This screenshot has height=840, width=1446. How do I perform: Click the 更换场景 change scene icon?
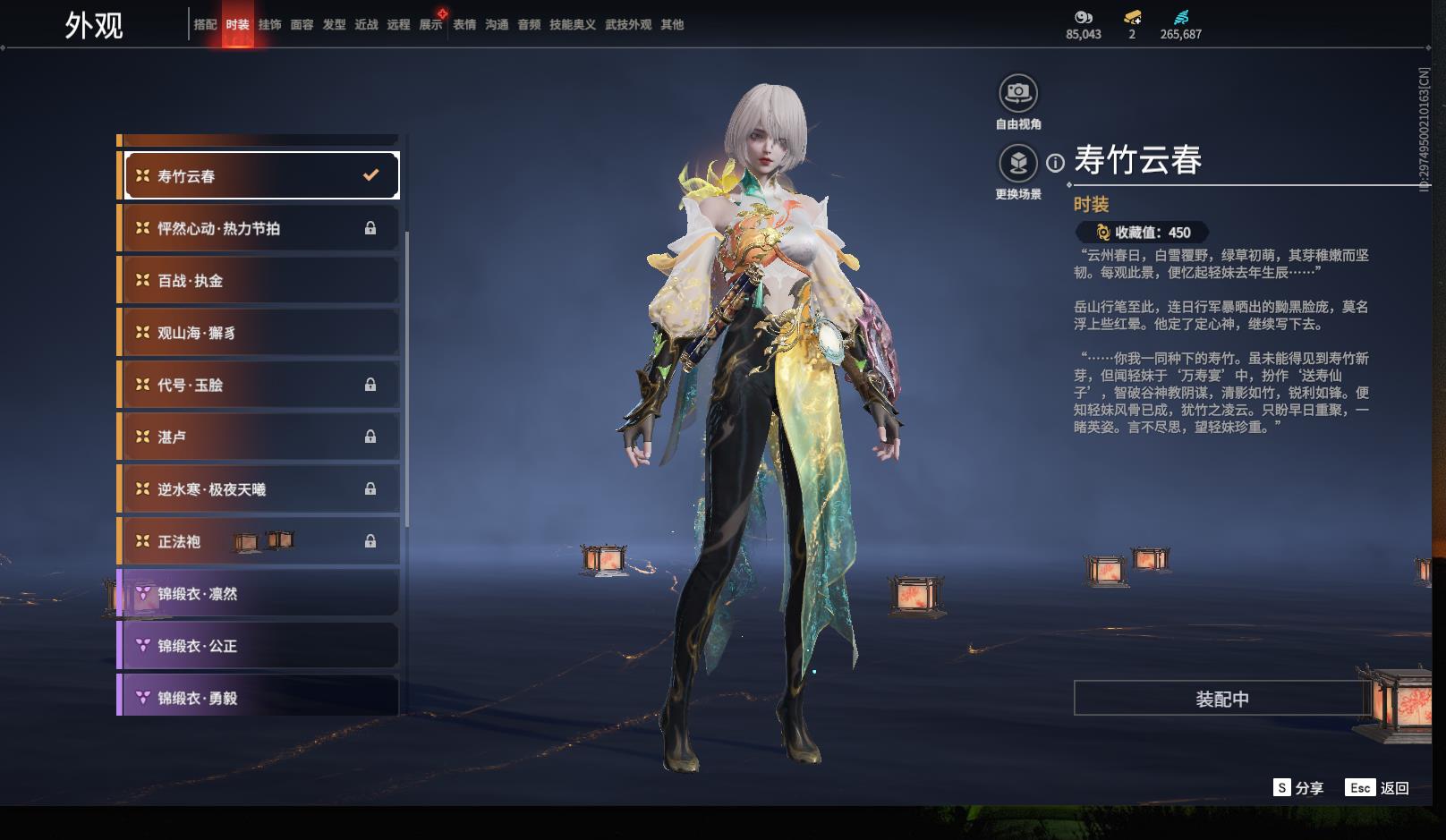click(1018, 163)
